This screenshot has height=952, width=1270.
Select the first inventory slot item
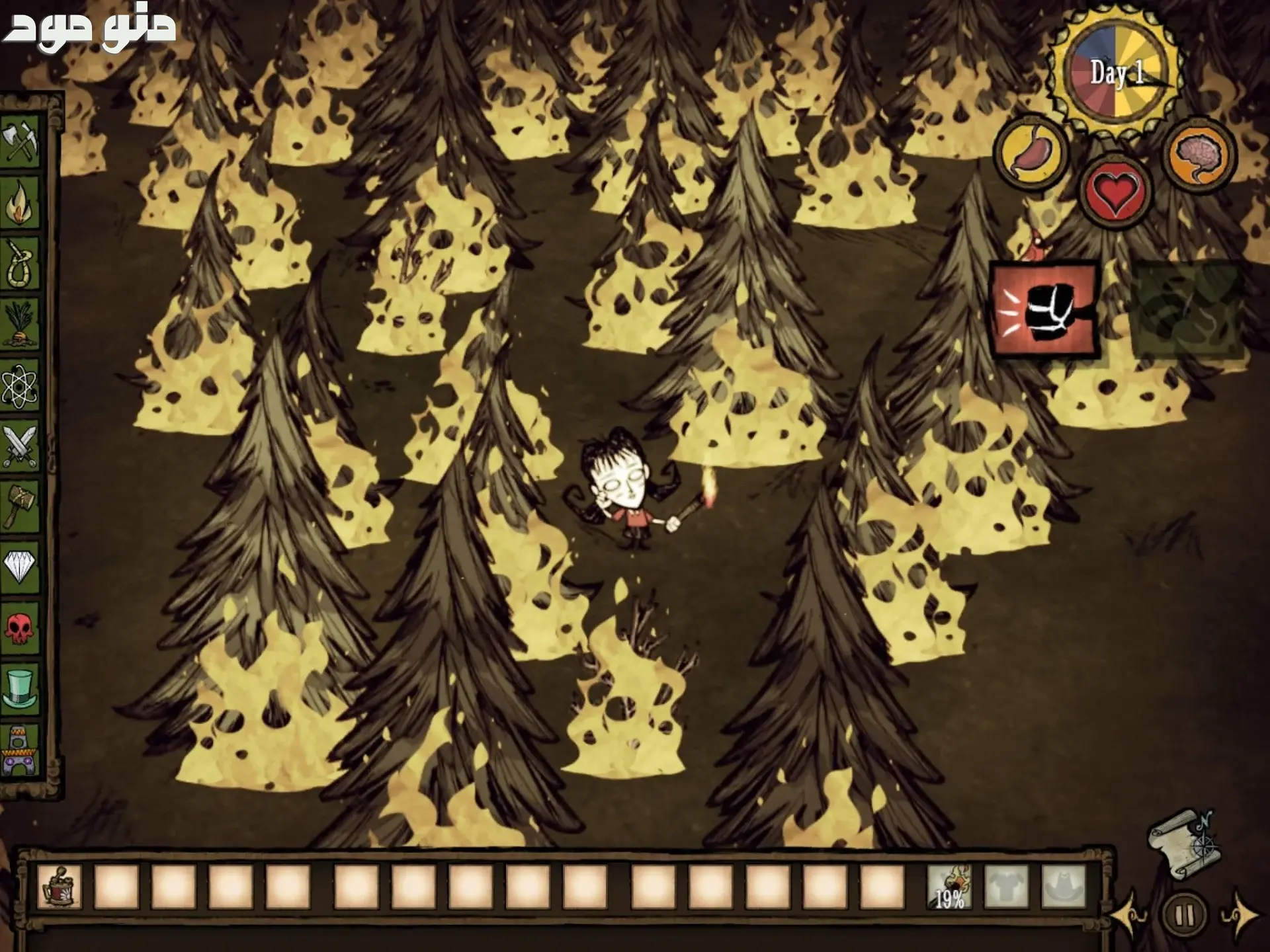[x=60, y=887]
